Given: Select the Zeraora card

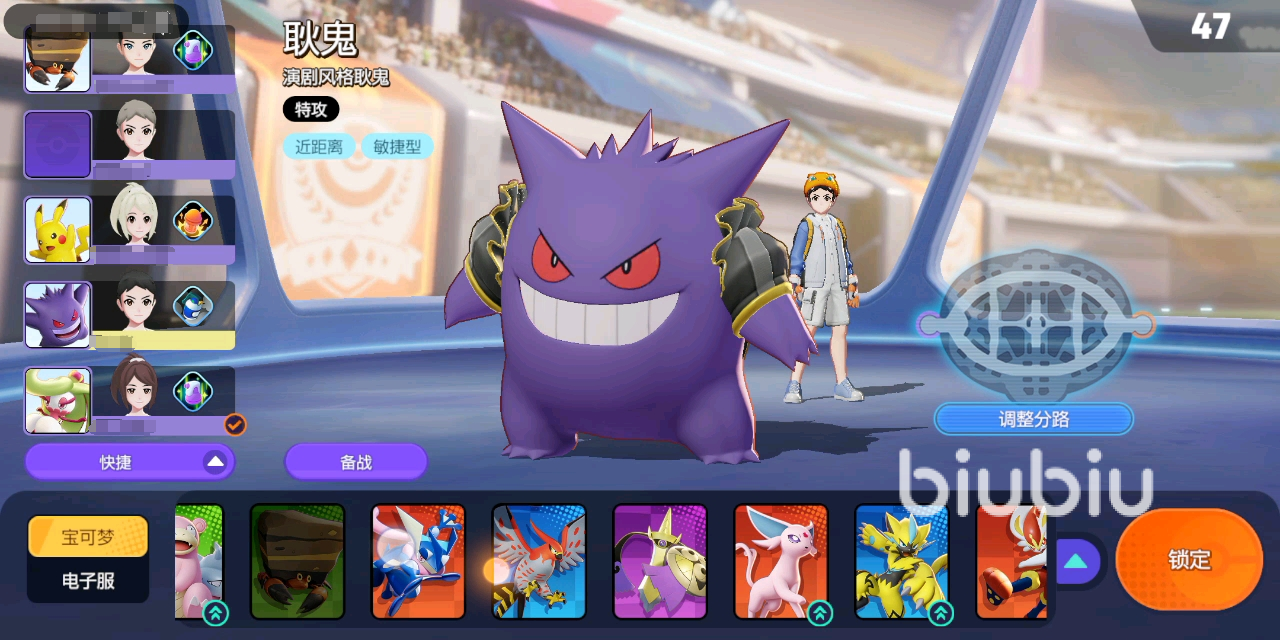Looking at the screenshot, I should click(x=902, y=561).
